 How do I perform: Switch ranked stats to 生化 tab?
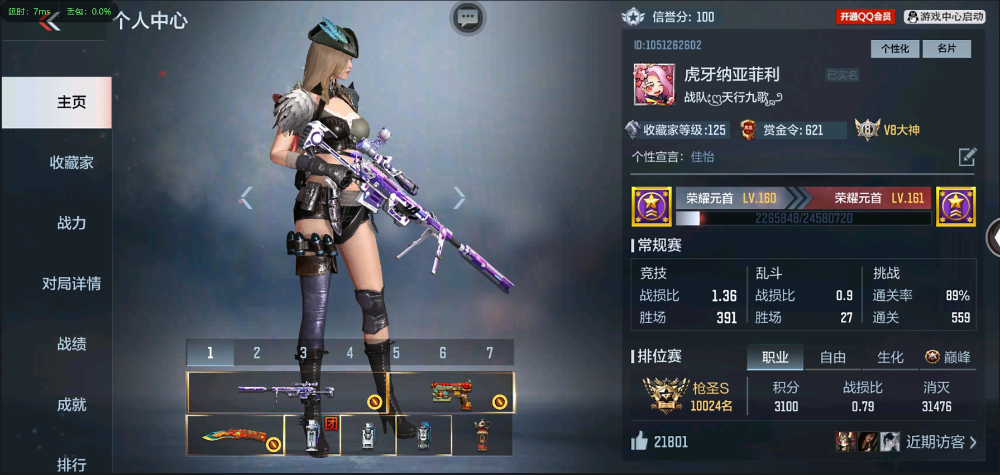coord(890,357)
